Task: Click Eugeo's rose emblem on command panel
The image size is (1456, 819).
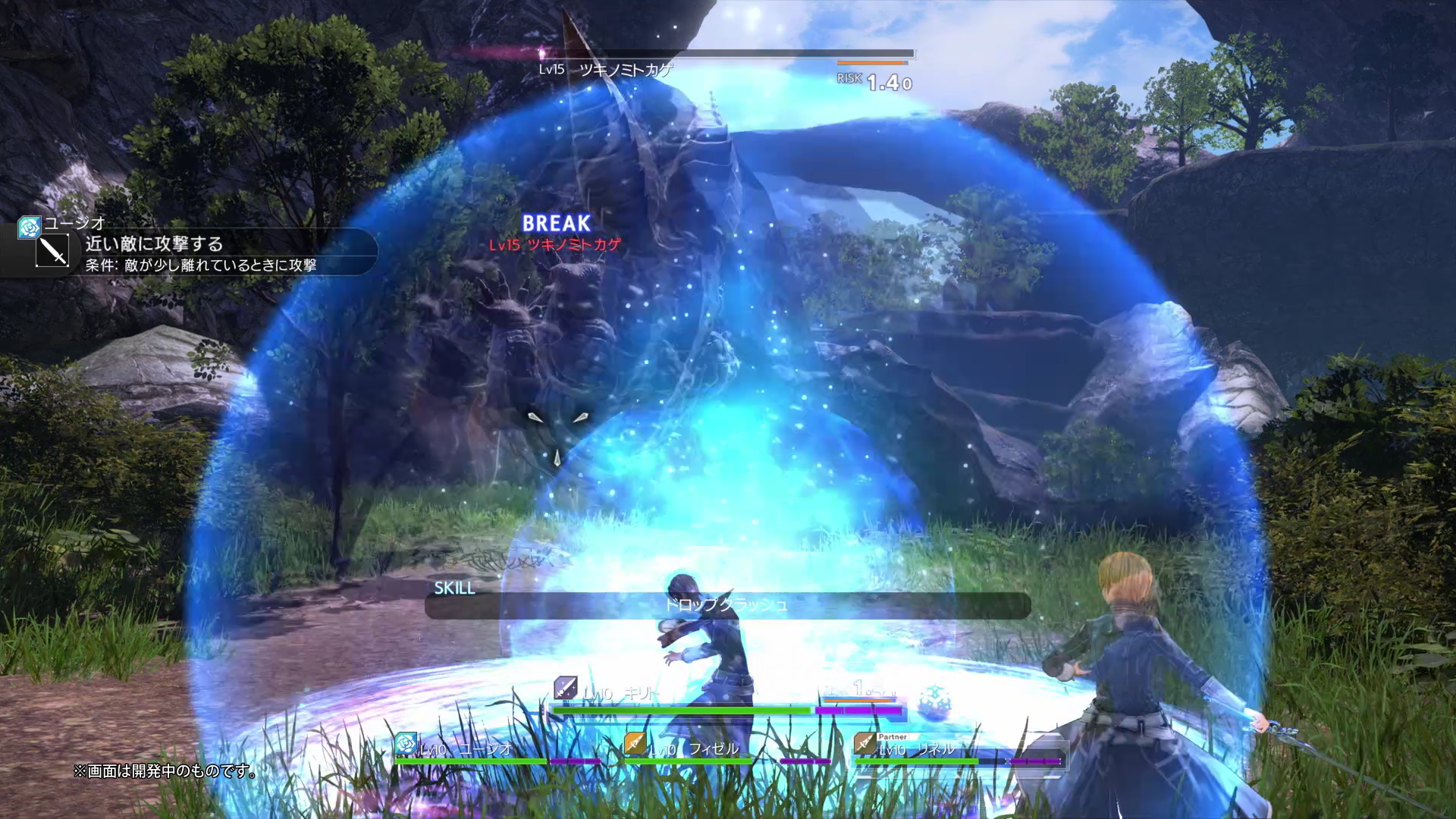Action: [29, 227]
